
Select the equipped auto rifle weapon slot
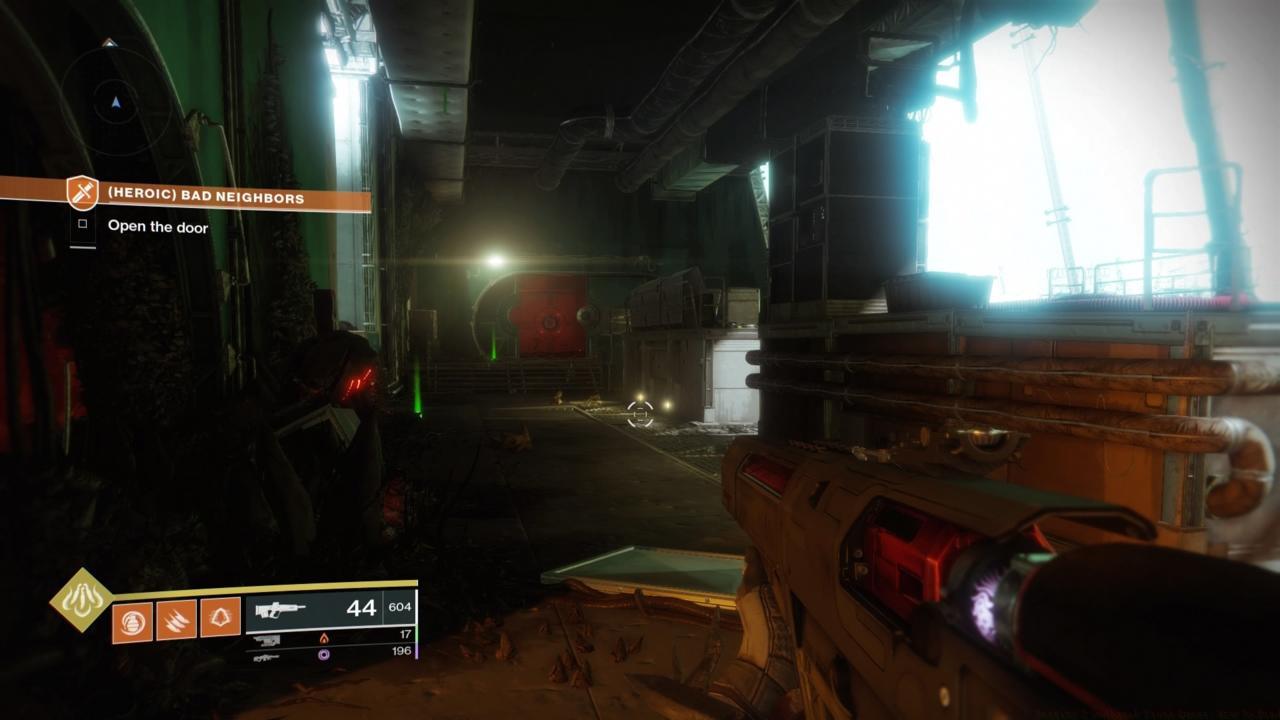(330, 610)
